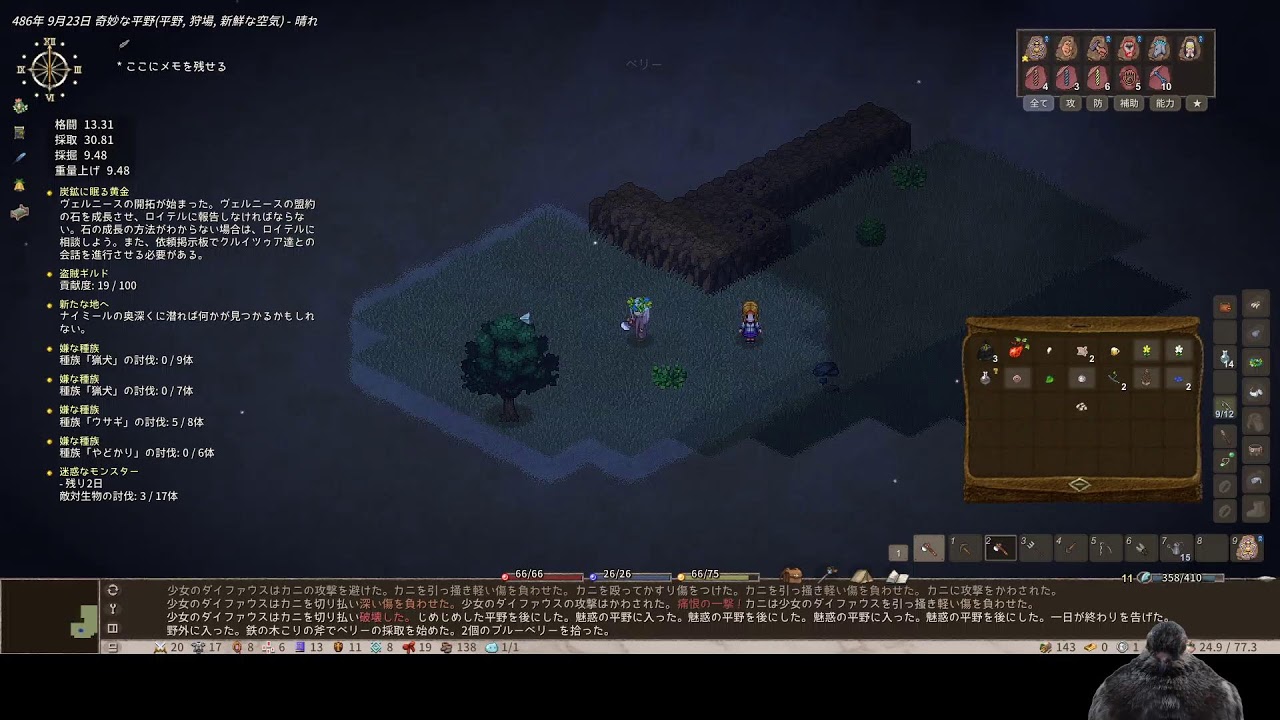
Task: Select the yellow flower inventory slot
Action: click(x=1146, y=350)
